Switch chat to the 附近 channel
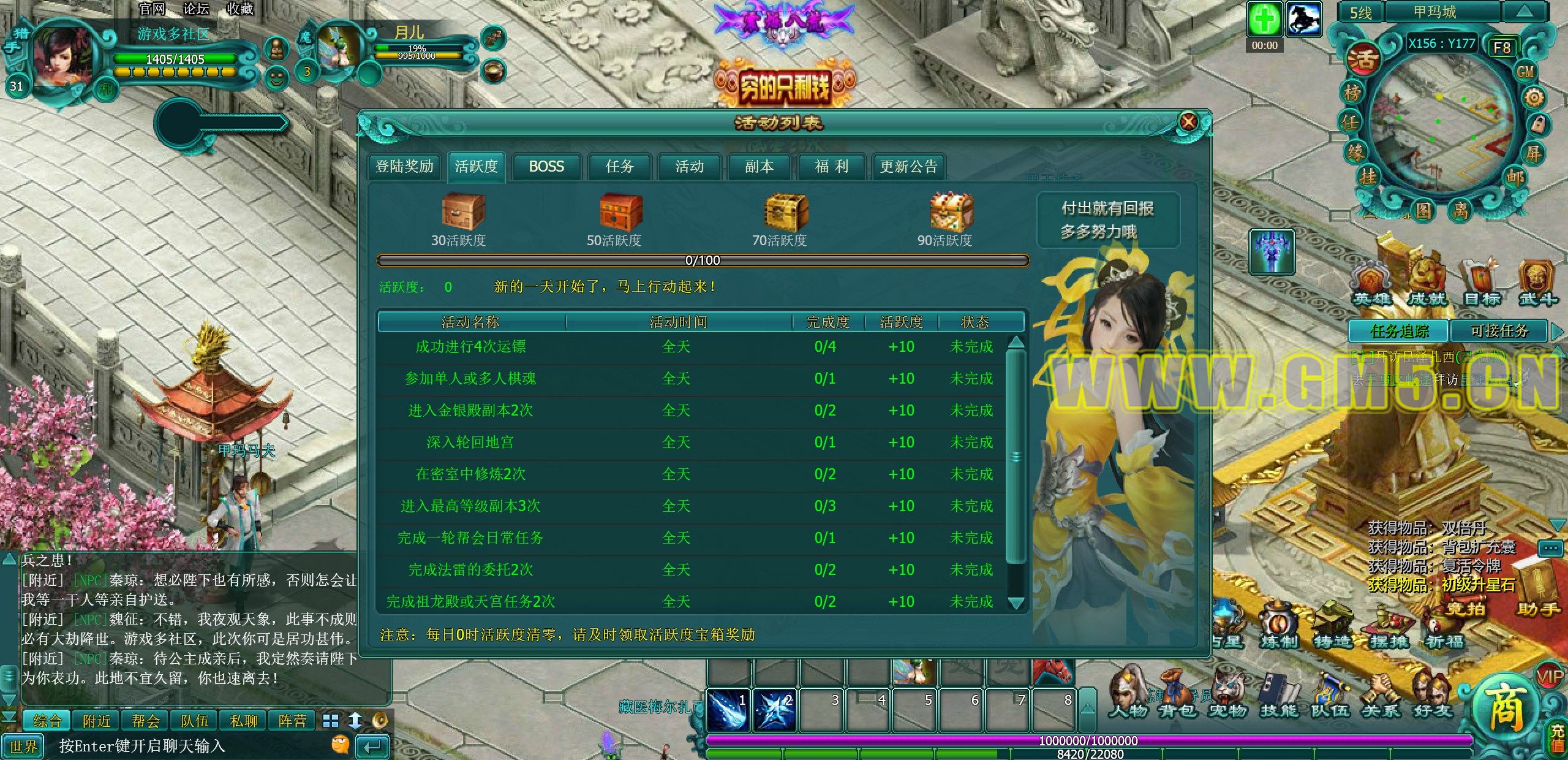Screen dimensions: 1568x760 coord(97,721)
